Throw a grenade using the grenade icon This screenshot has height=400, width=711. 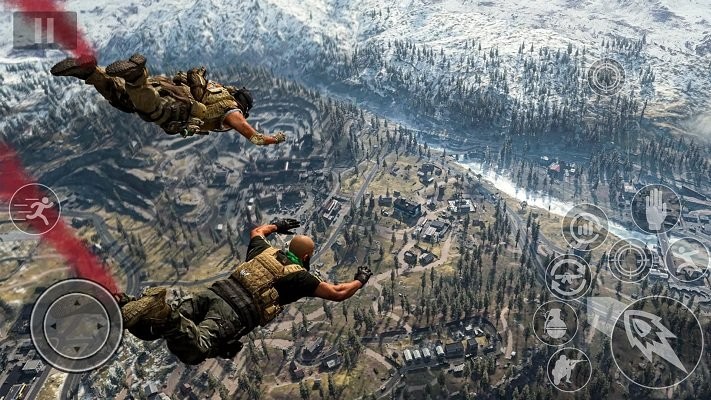pyautogui.click(x=555, y=323)
